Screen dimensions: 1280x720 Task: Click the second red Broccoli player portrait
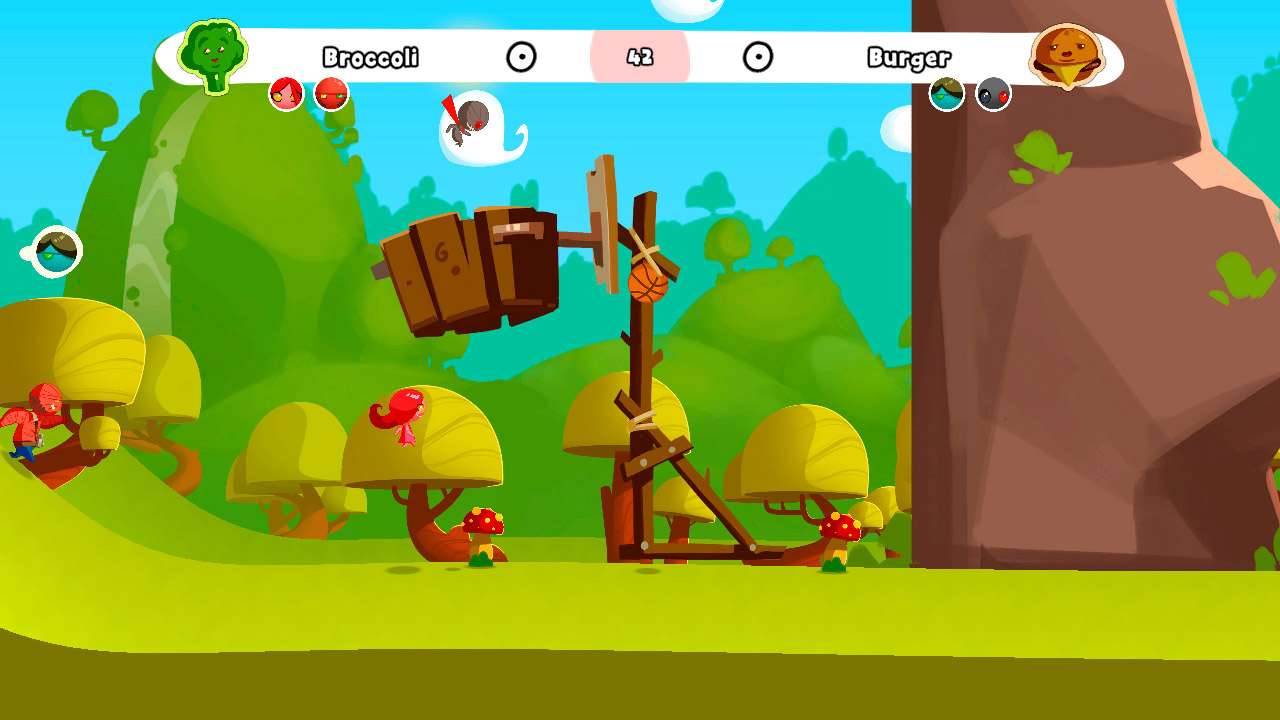click(x=330, y=94)
